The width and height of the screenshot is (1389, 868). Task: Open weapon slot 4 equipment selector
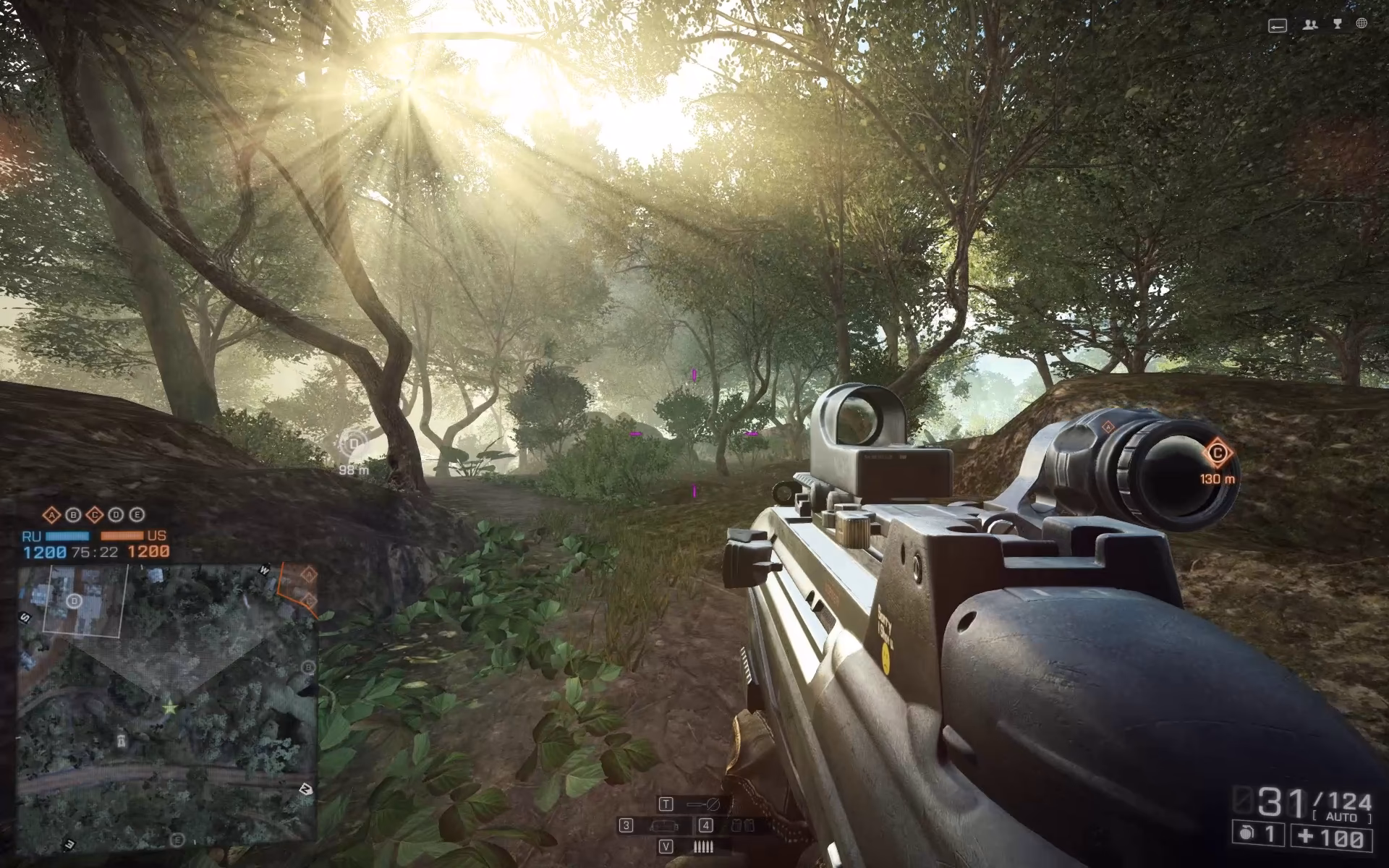(706, 825)
